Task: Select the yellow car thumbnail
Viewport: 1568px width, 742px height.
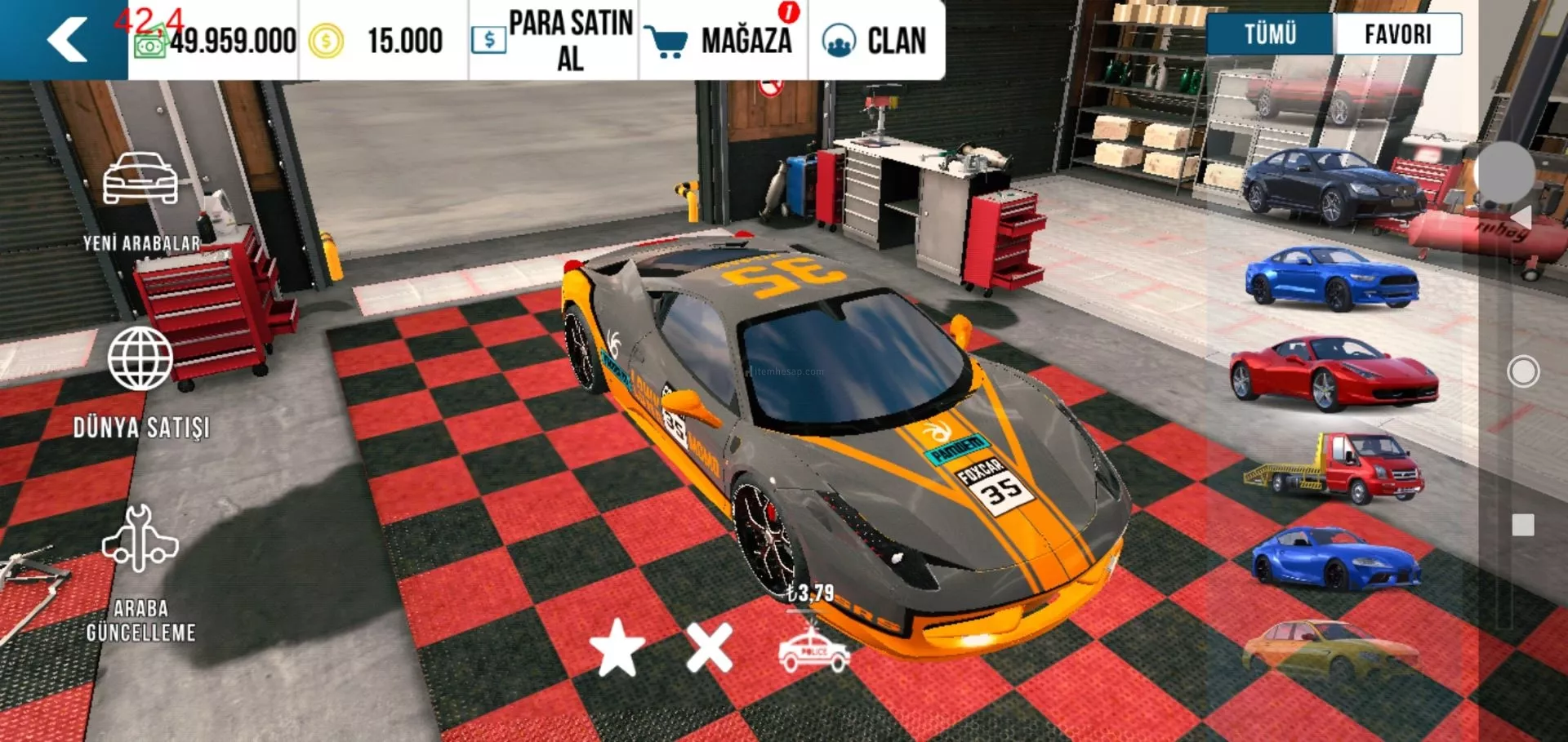Action: [1330, 650]
